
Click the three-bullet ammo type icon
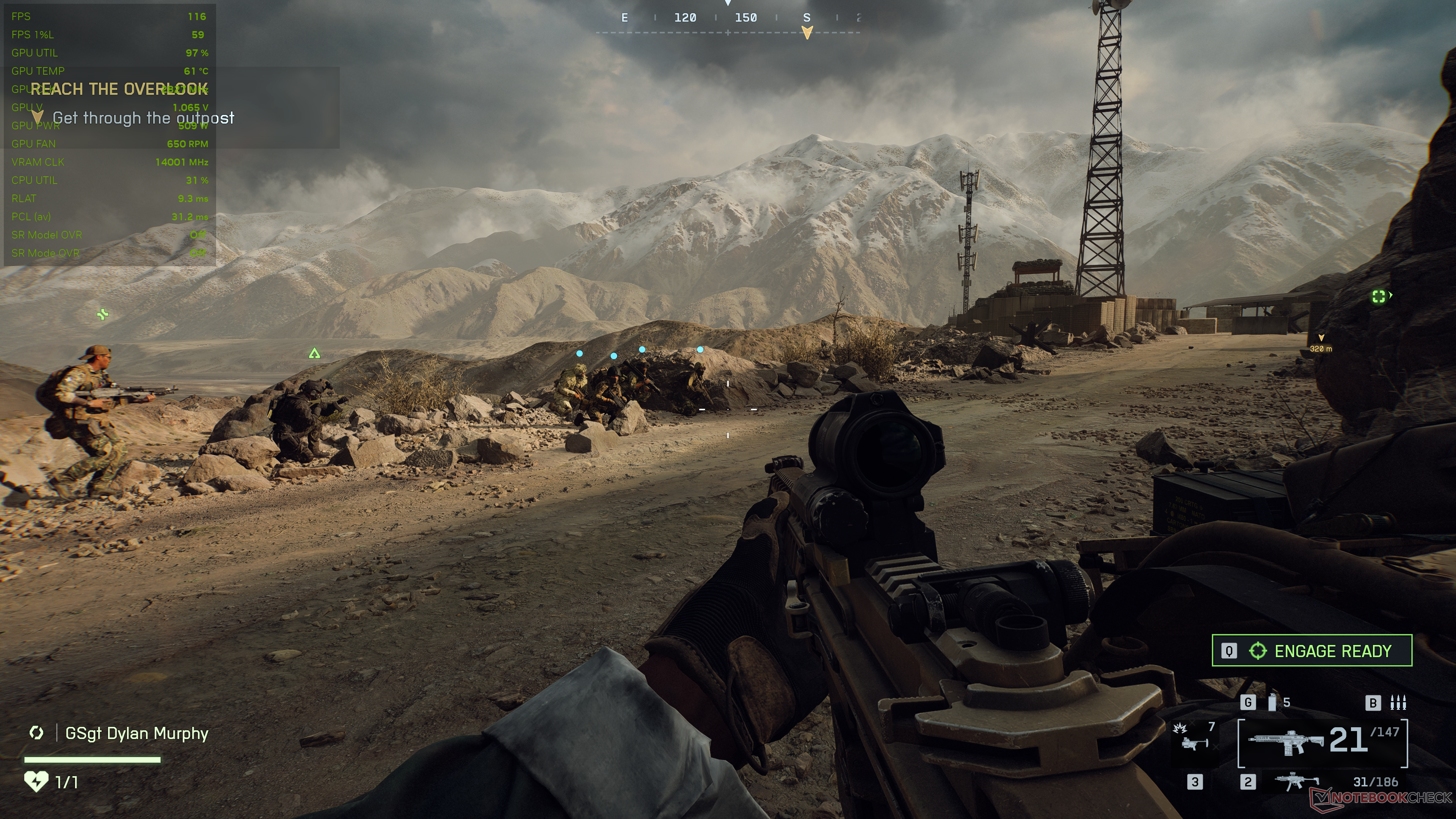point(1398,702)
